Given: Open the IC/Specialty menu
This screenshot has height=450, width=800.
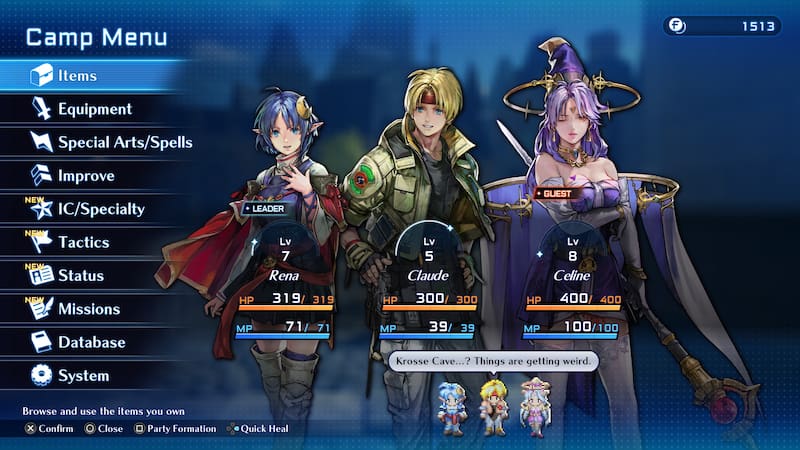Looking at the screenshot, I should [x=101, y=209].
